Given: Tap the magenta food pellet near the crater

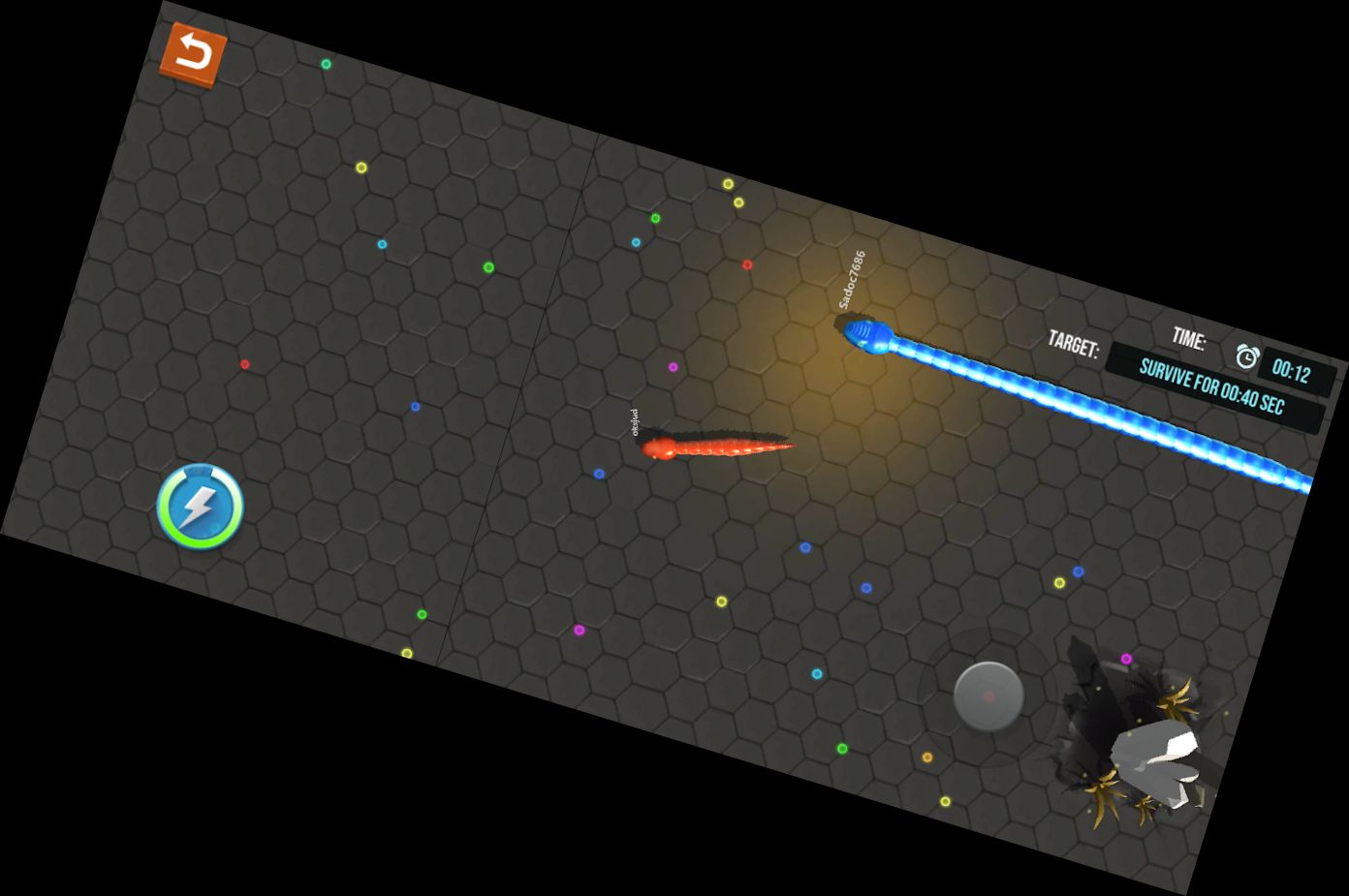Looking at the screenshot, I should (1127, 658).
